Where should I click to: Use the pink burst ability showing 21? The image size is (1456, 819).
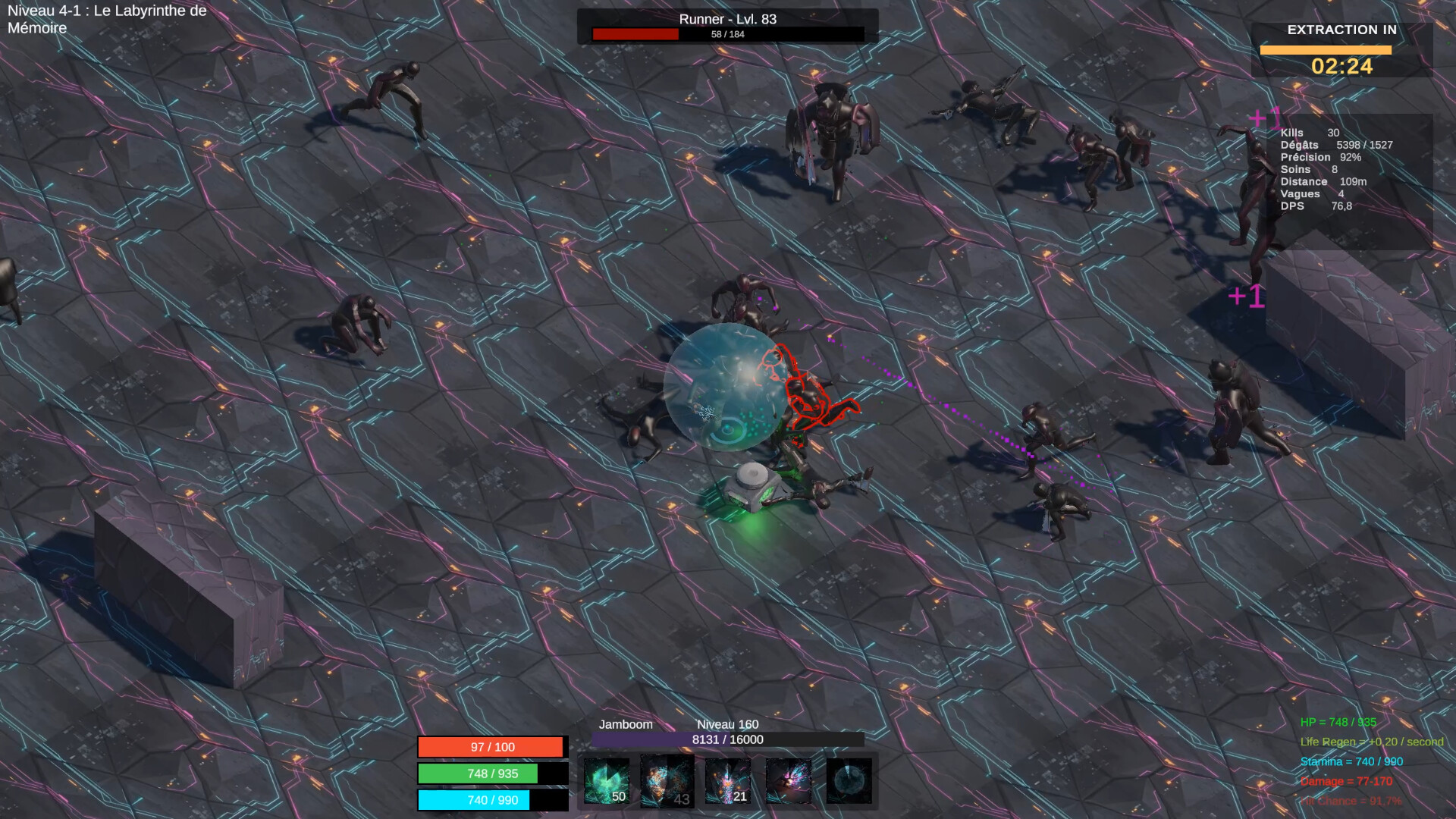[728, 780]
